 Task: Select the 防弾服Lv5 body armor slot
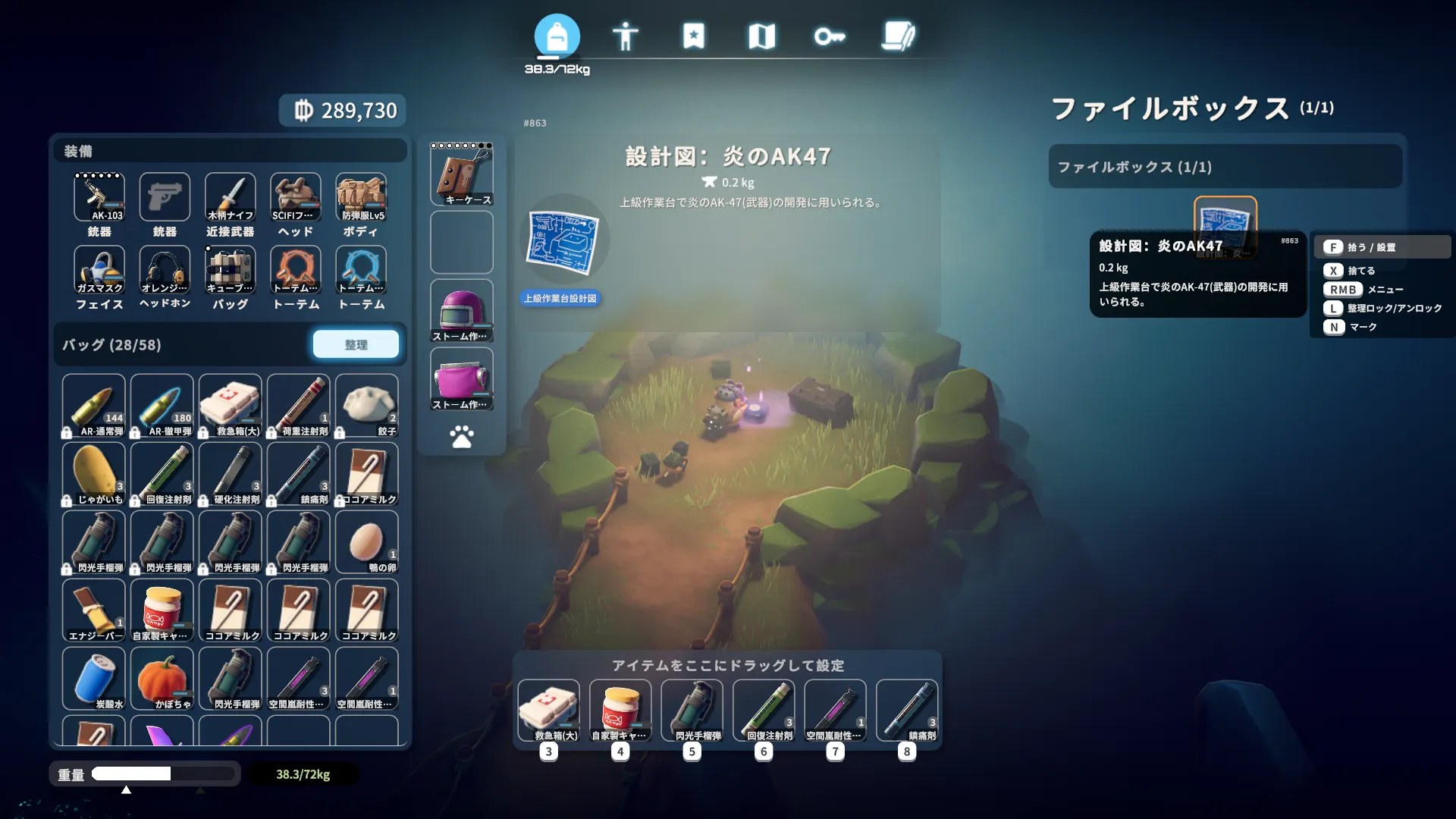click(x=361, y=197)
